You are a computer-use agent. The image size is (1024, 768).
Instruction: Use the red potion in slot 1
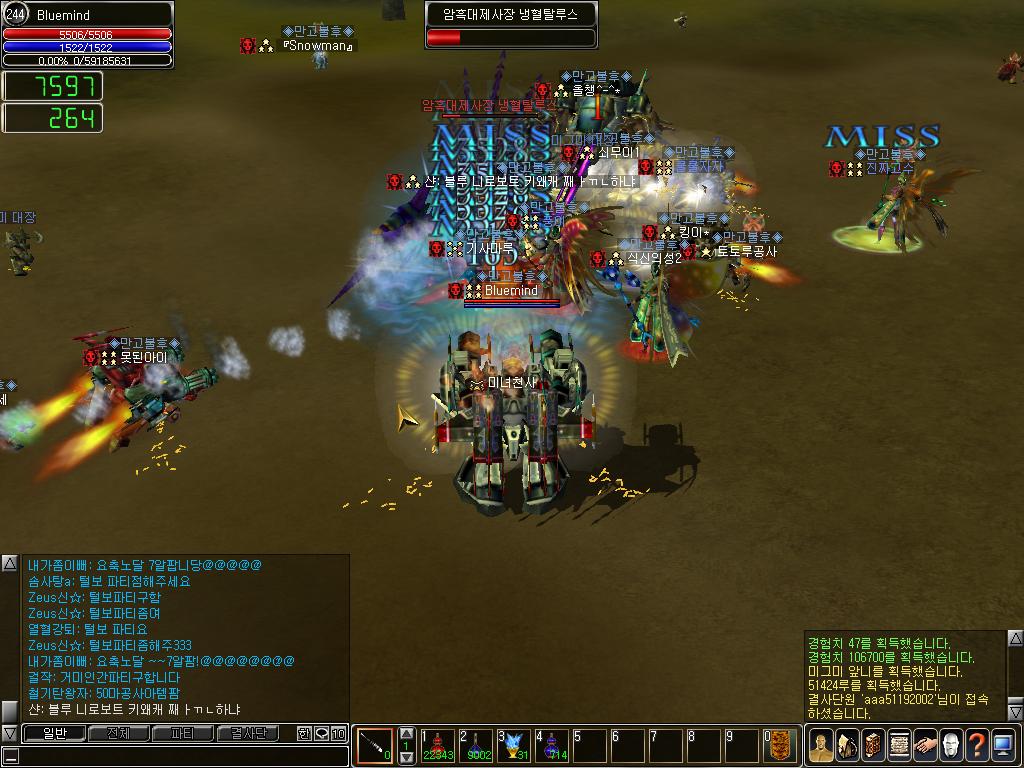(x=438, y=746)
